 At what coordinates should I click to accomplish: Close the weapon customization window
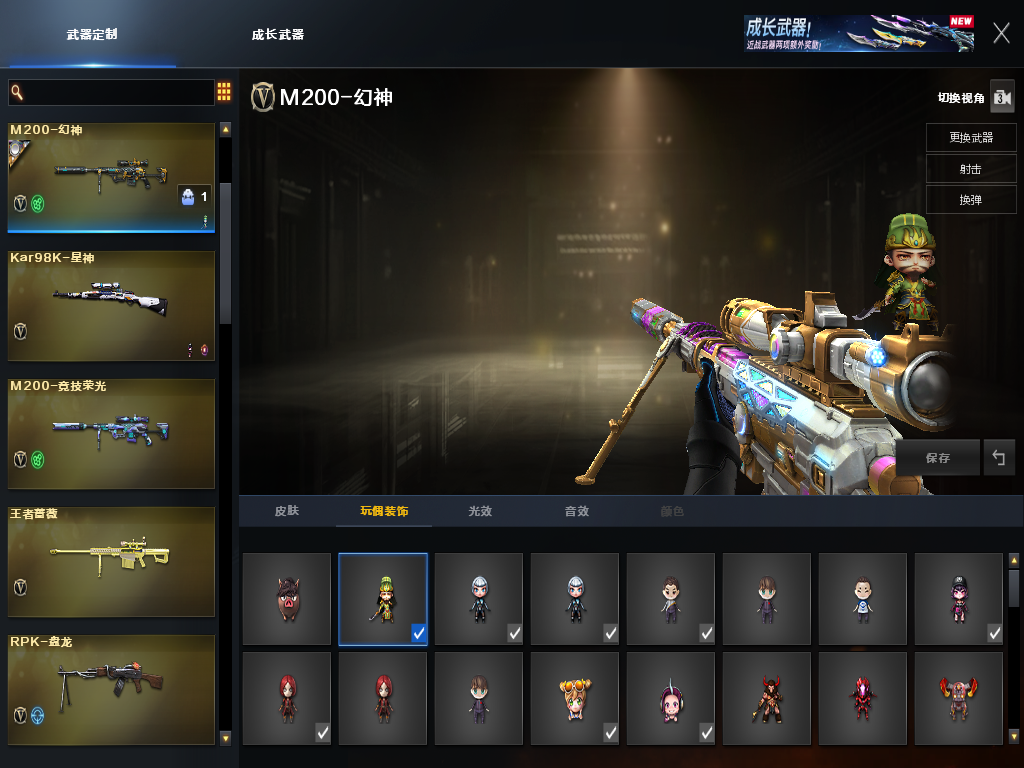pos(1001,33)
